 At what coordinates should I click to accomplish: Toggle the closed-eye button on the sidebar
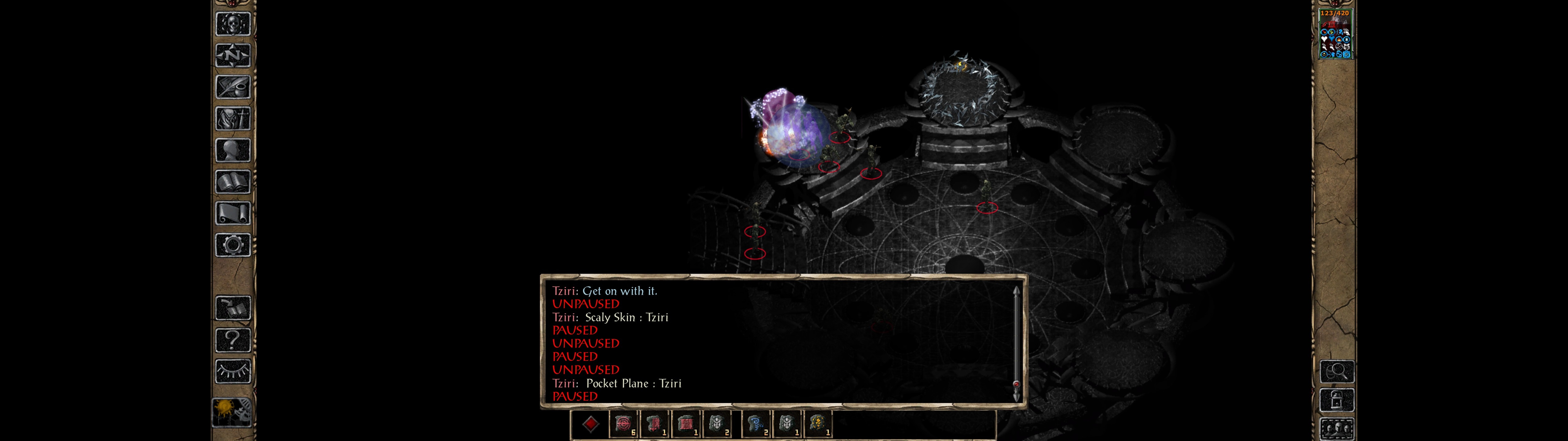[232, 371]
